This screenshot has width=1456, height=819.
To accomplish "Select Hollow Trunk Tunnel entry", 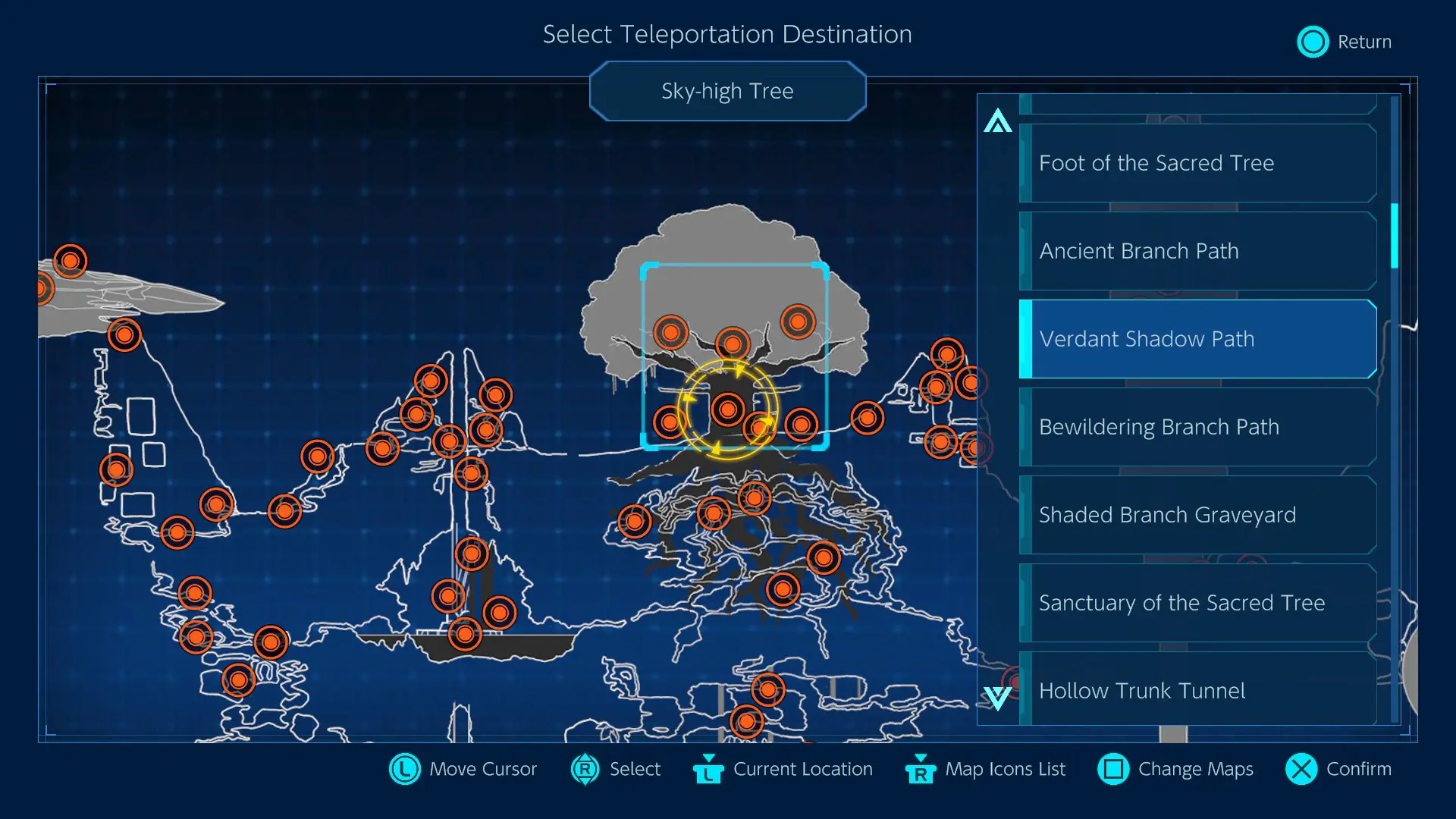I will (x=1198, y=689).
